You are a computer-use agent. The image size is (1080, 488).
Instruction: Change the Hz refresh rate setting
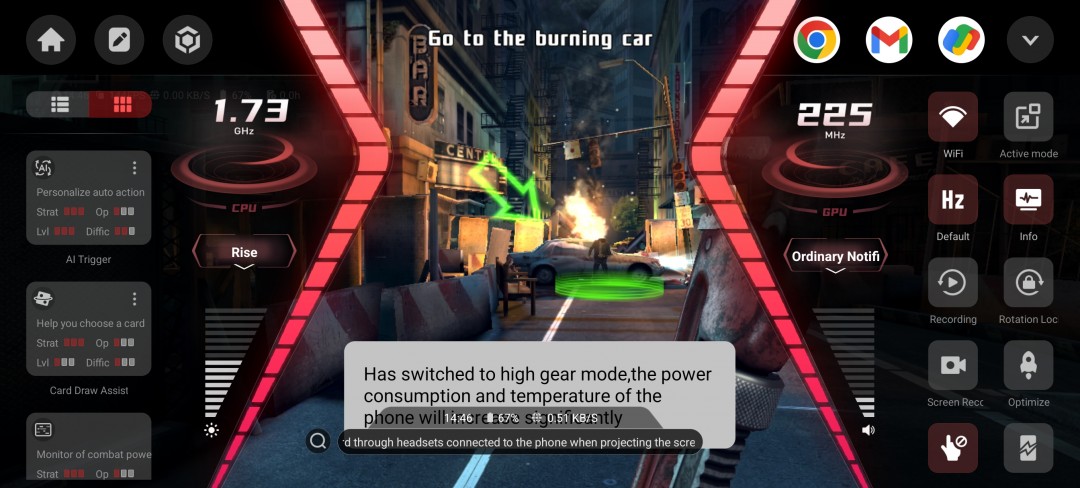pyautogui.click(x=953, y=200)
